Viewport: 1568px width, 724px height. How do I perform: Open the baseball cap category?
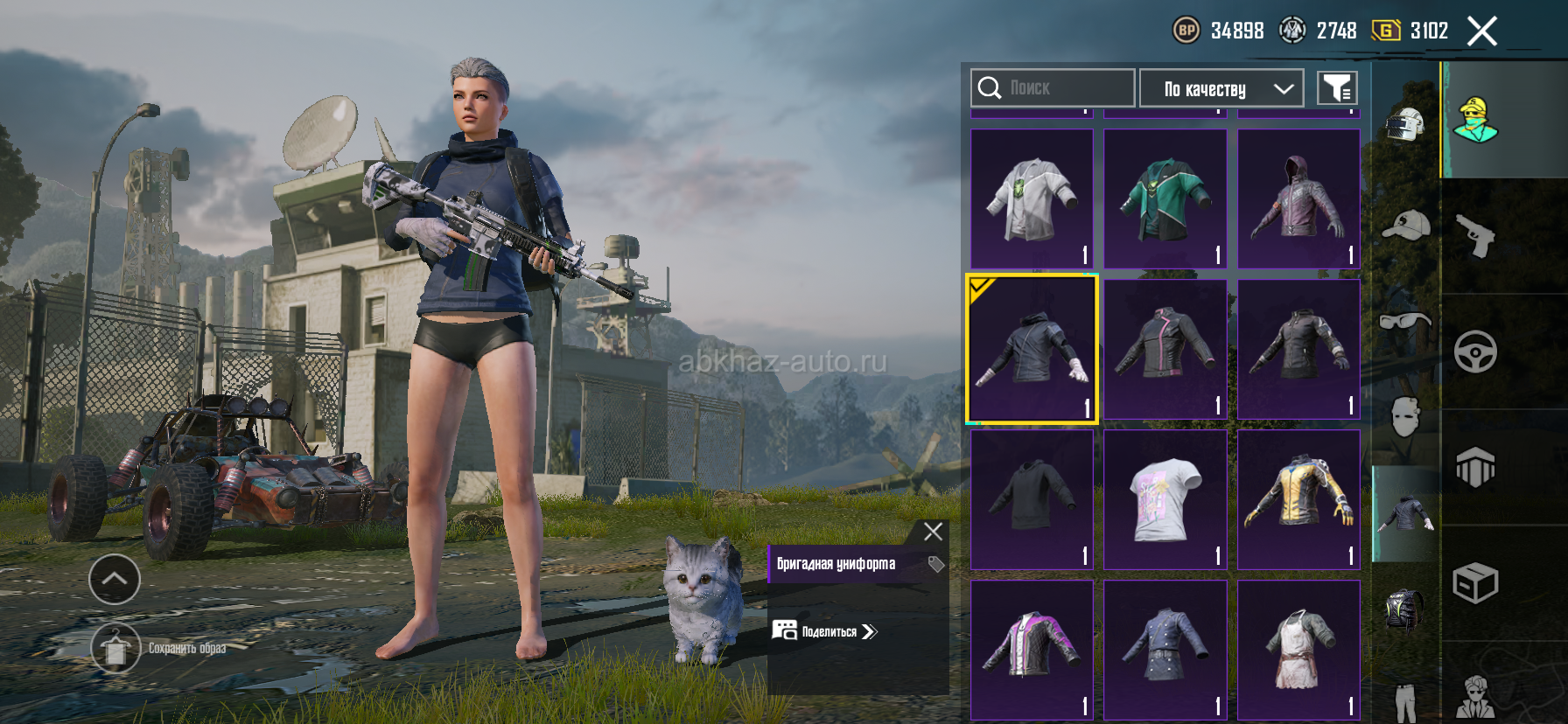click(x=1405, y=226)
